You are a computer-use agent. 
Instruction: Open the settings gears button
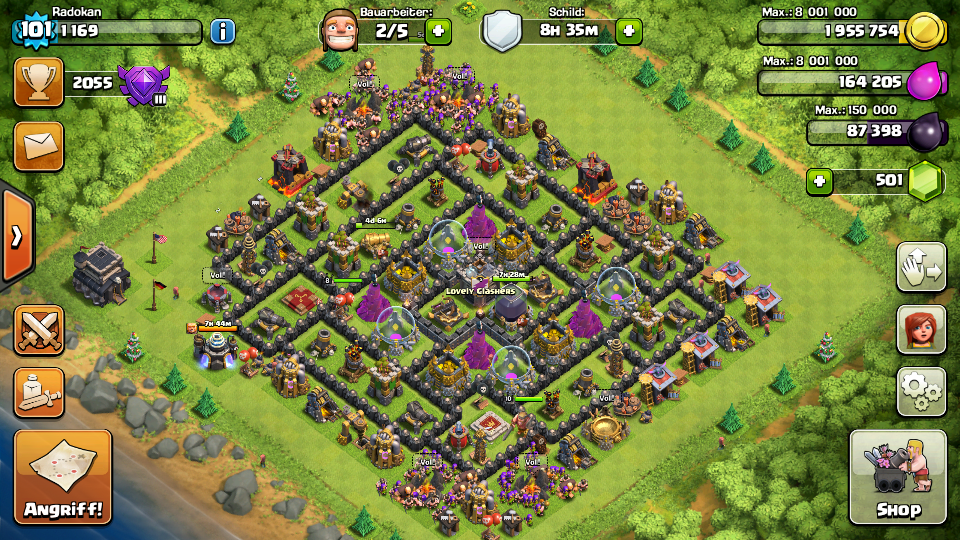click(x=921, y=391)
